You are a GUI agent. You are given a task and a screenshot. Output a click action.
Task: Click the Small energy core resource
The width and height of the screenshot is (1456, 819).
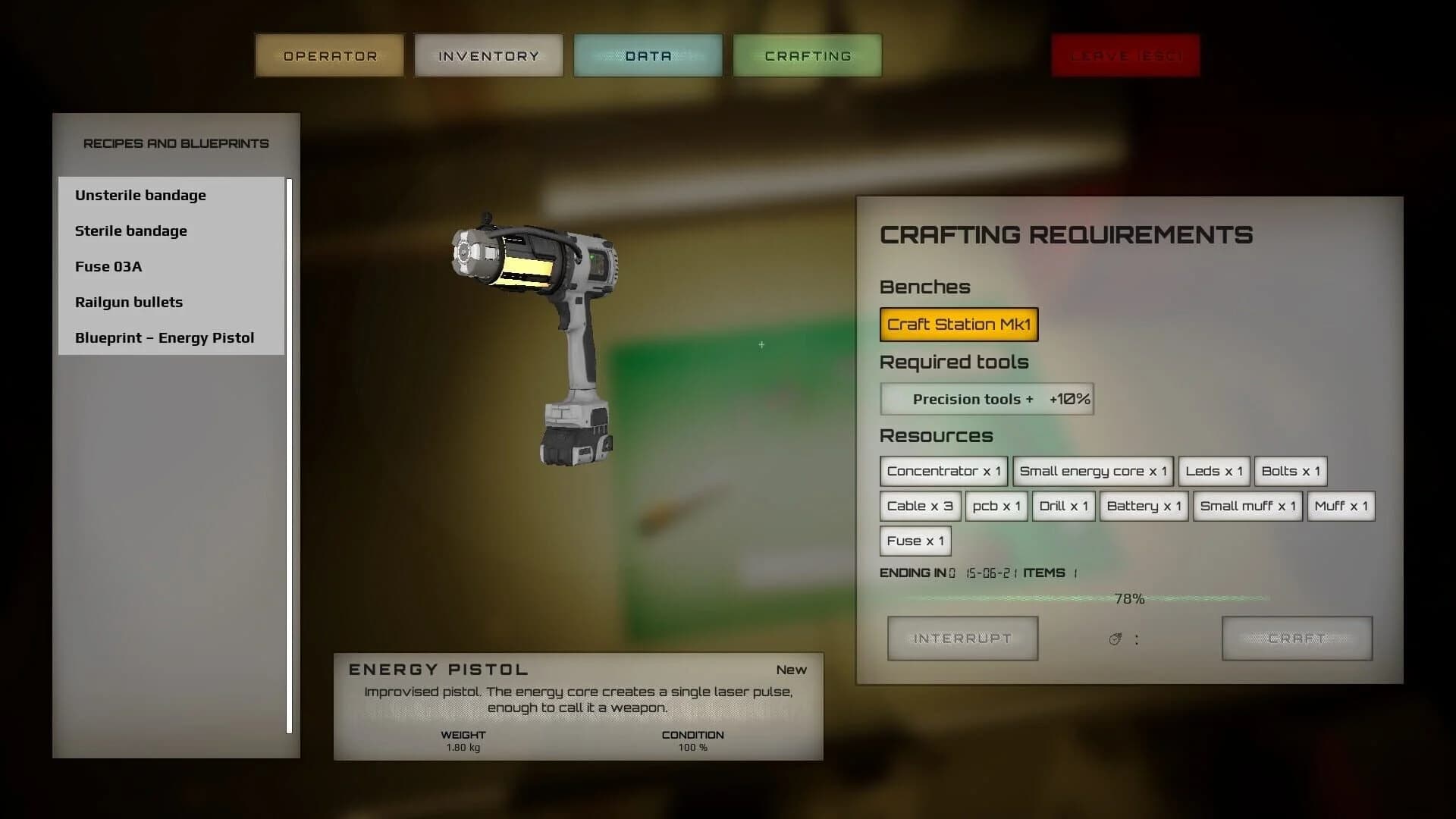point(1094,471)
